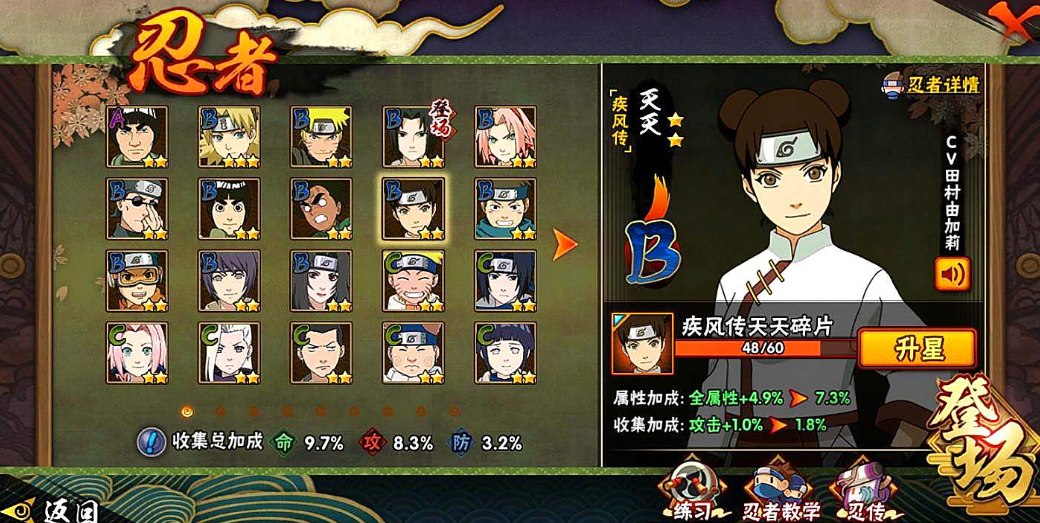The height and width of the screenshot is (523, 1040).
Task: Select the C-rank Ino portrait
Action: (x=229, y=352)
